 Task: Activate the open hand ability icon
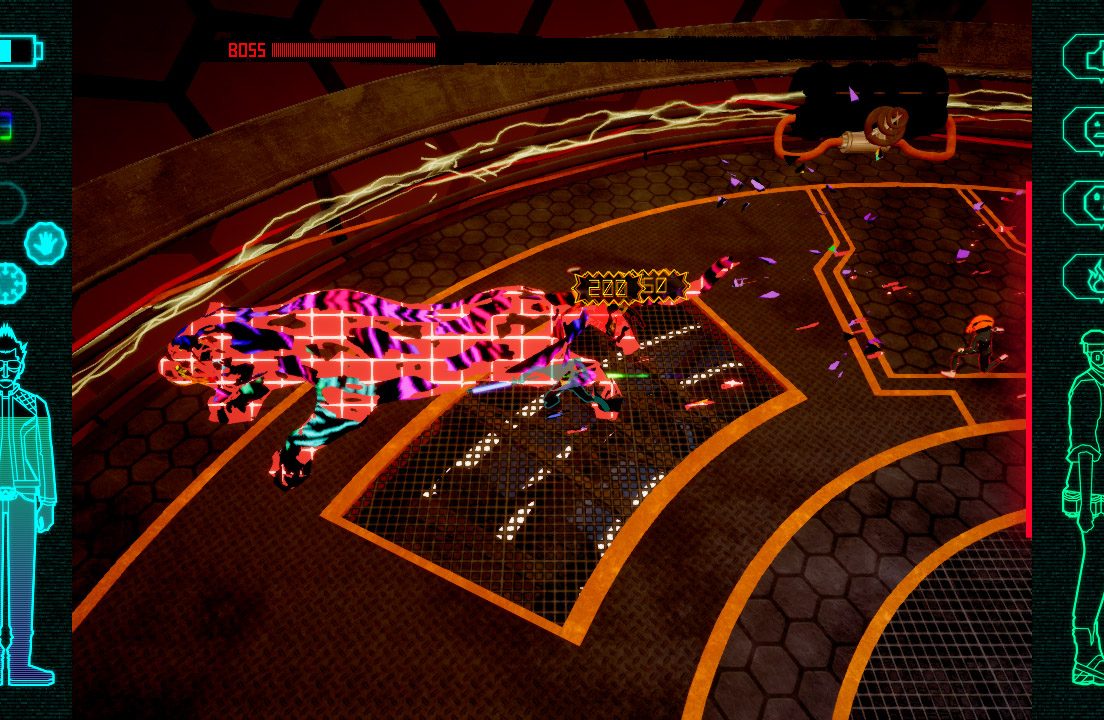(45, 242)
